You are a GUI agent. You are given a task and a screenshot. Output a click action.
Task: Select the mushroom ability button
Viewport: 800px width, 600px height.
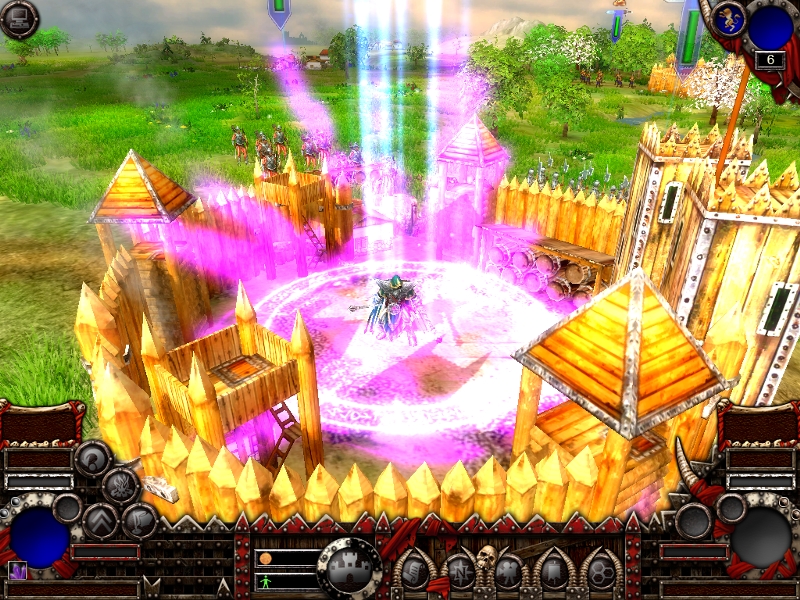(92, 459)
